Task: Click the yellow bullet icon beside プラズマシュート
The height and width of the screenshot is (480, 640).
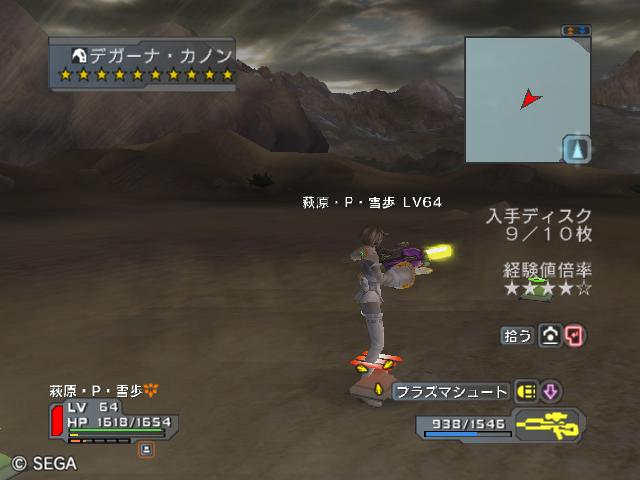Action: click(x=526, y=392)
